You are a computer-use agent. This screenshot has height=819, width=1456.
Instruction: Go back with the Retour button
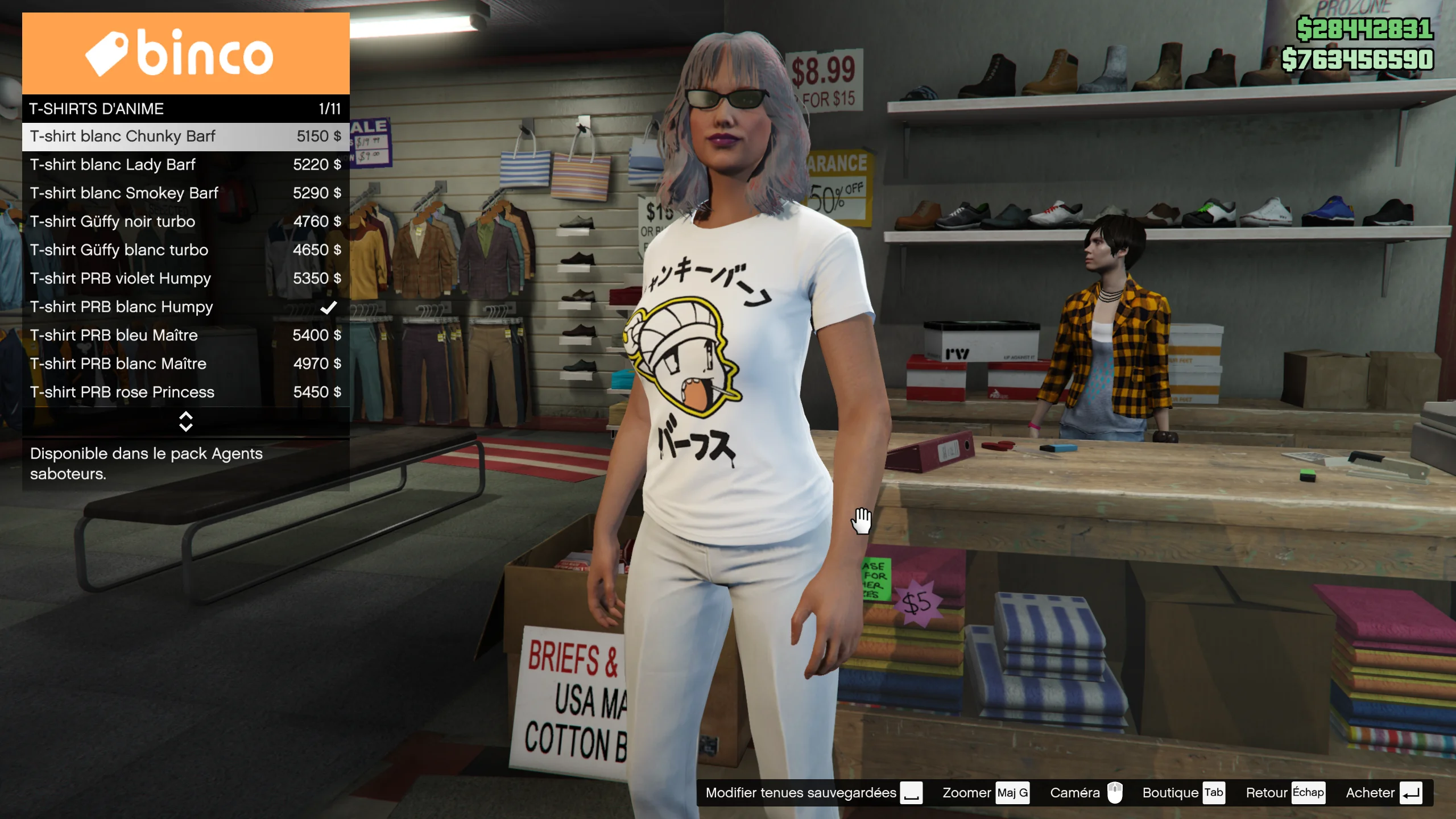click(1285, 793)
